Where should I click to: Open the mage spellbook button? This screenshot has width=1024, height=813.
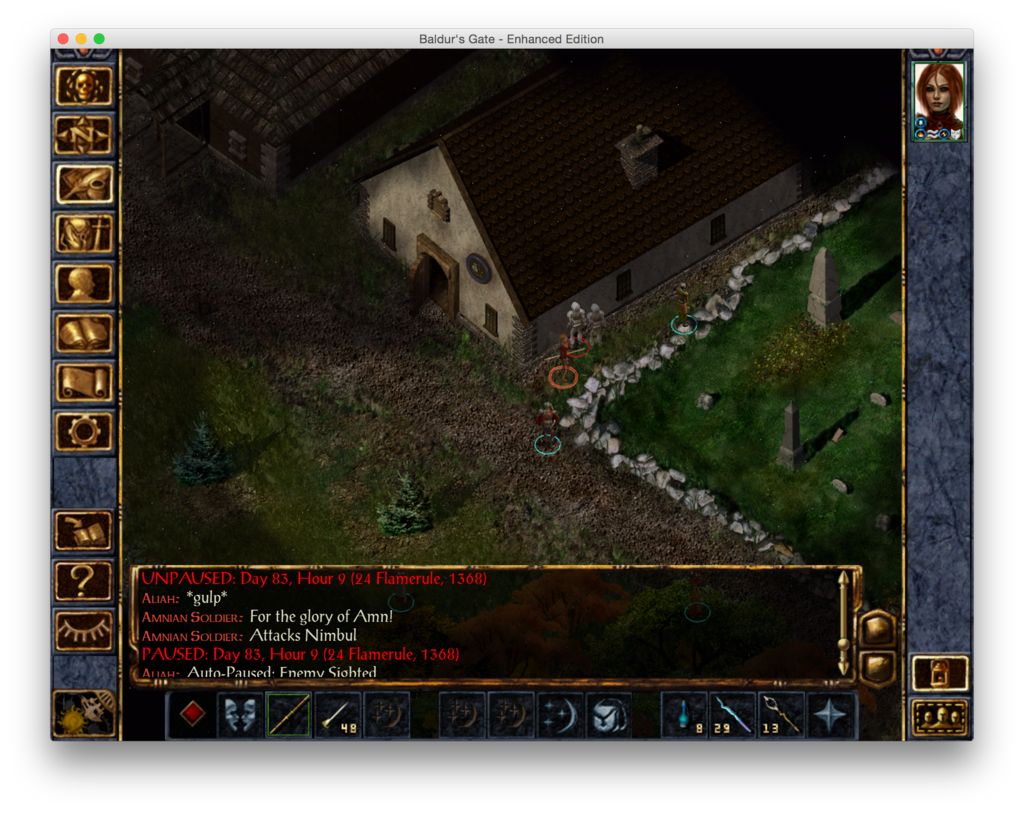pos(84,333)
